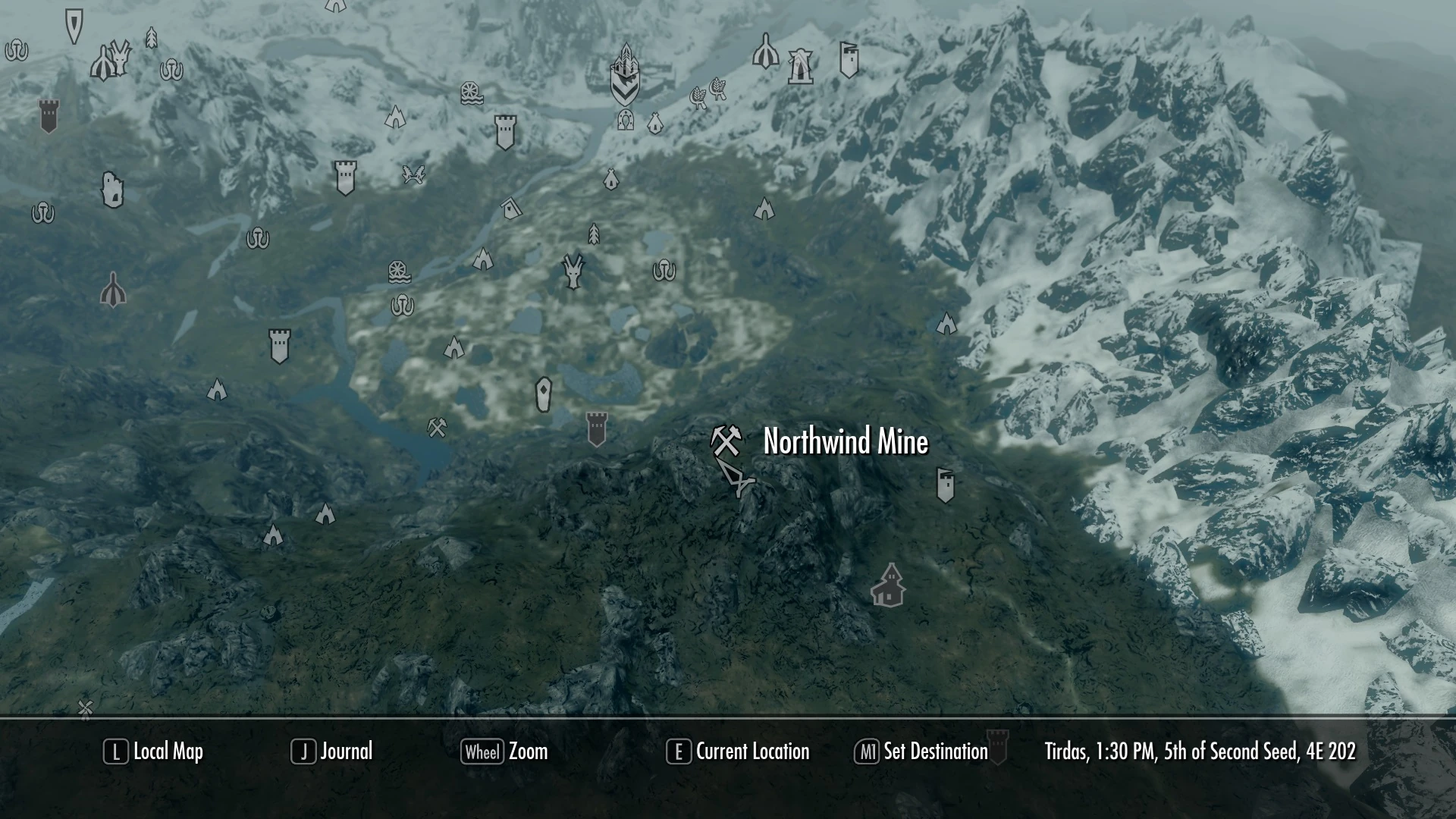Click the X marker in the bottom-left corner
Viewport: 1456px width, 819px height.
point(84,707)
